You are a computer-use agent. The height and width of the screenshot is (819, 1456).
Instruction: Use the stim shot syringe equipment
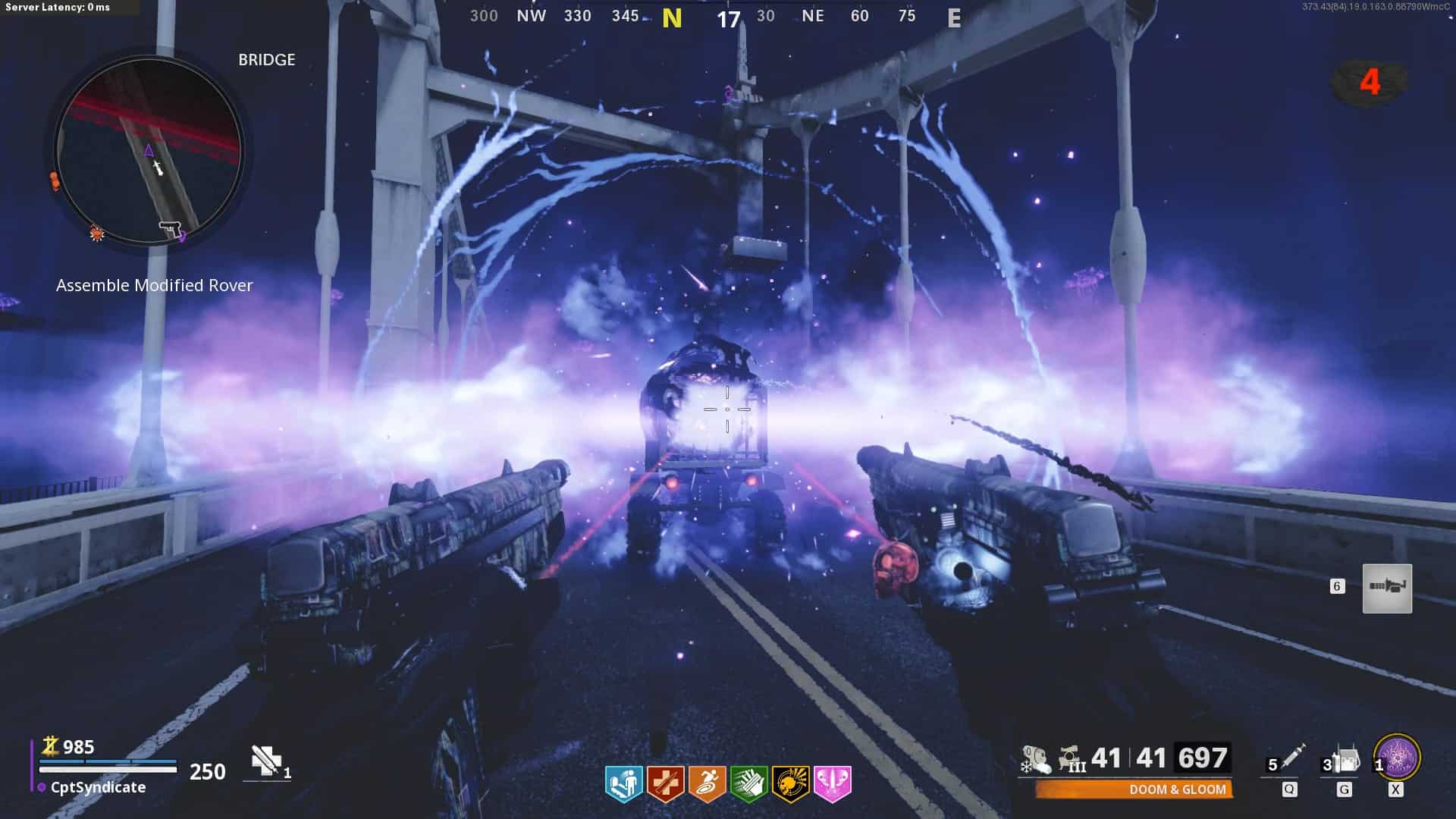point(1291,758)
